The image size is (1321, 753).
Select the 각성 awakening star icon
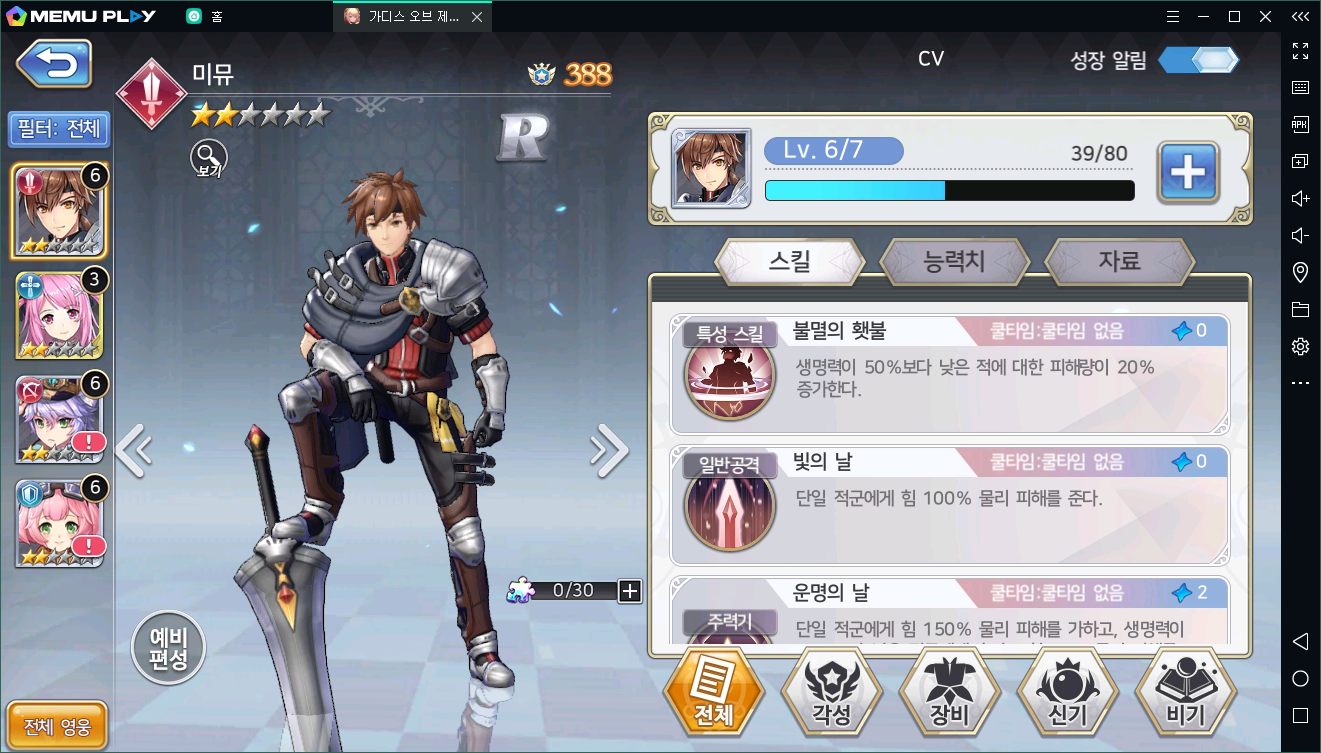pos(831,691)
